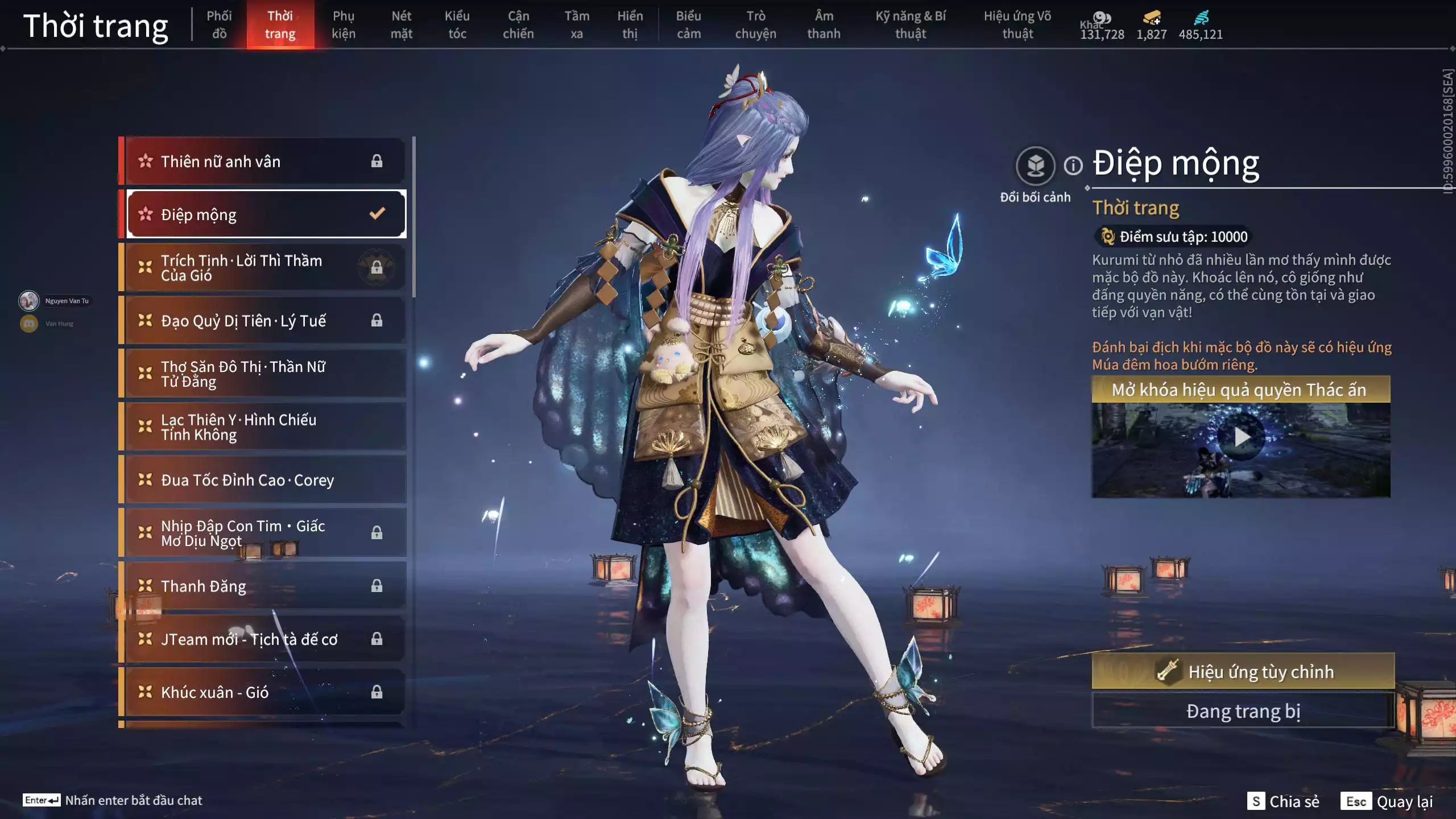Open the Phụ kiện tab
The height and width of the screenshot is (819, 1456).
[344, 24]
